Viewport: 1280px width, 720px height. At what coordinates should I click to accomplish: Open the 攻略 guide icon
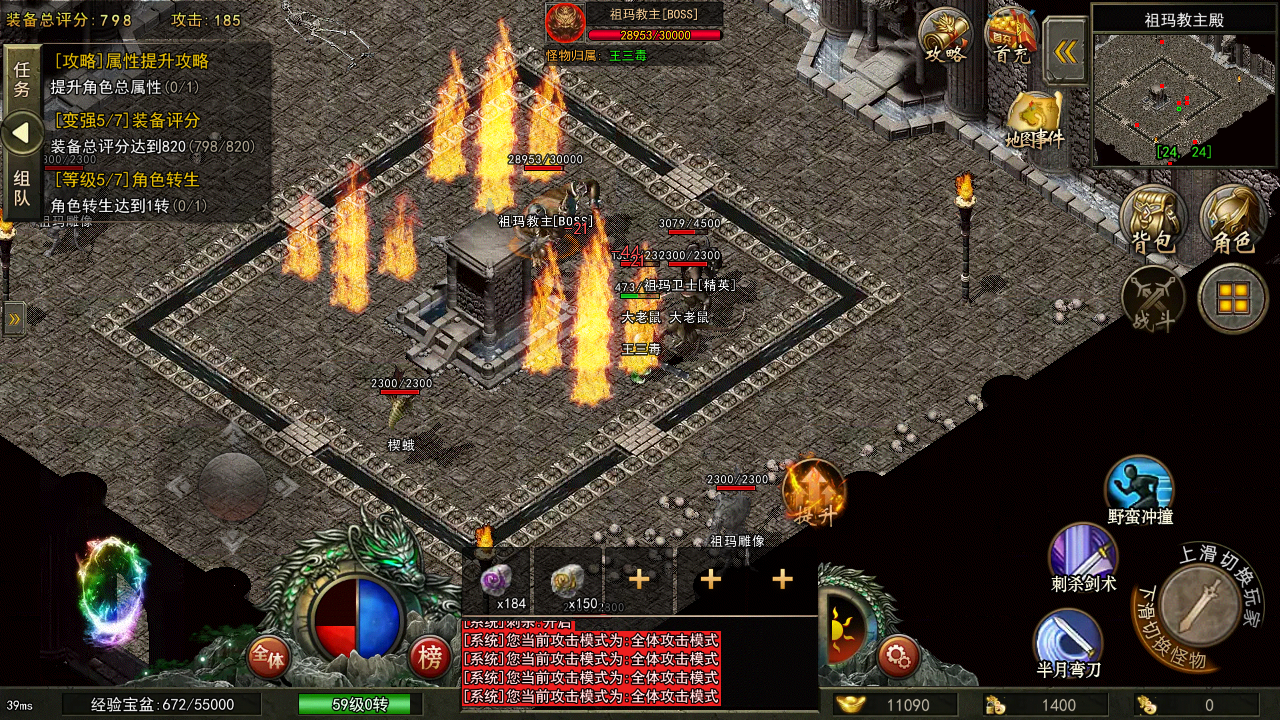click(945, 37)
